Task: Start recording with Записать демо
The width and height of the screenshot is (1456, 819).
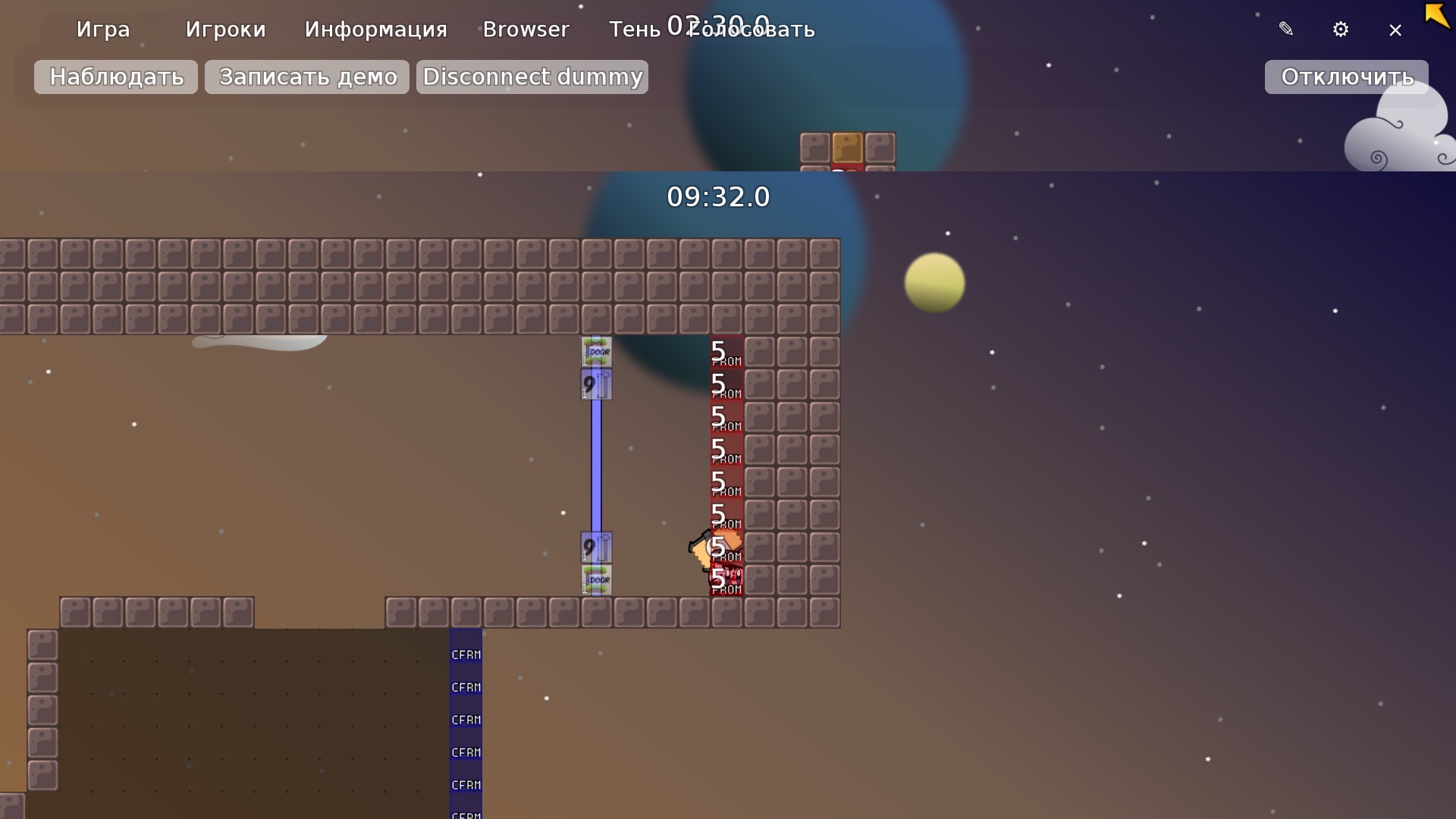Action: (x=307, y=77)
